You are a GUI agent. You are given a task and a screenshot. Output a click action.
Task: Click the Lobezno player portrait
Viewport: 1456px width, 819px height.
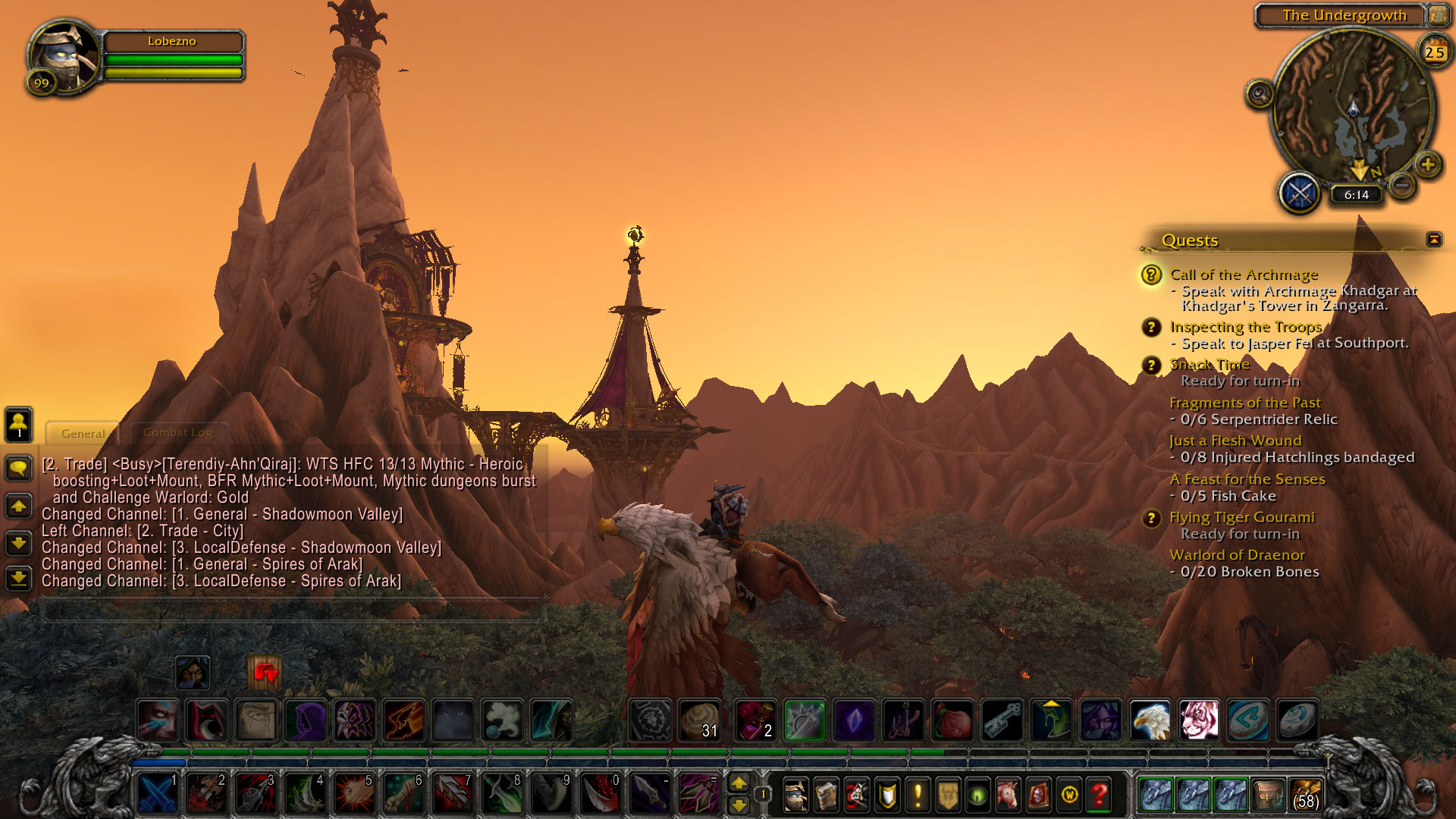64,55
